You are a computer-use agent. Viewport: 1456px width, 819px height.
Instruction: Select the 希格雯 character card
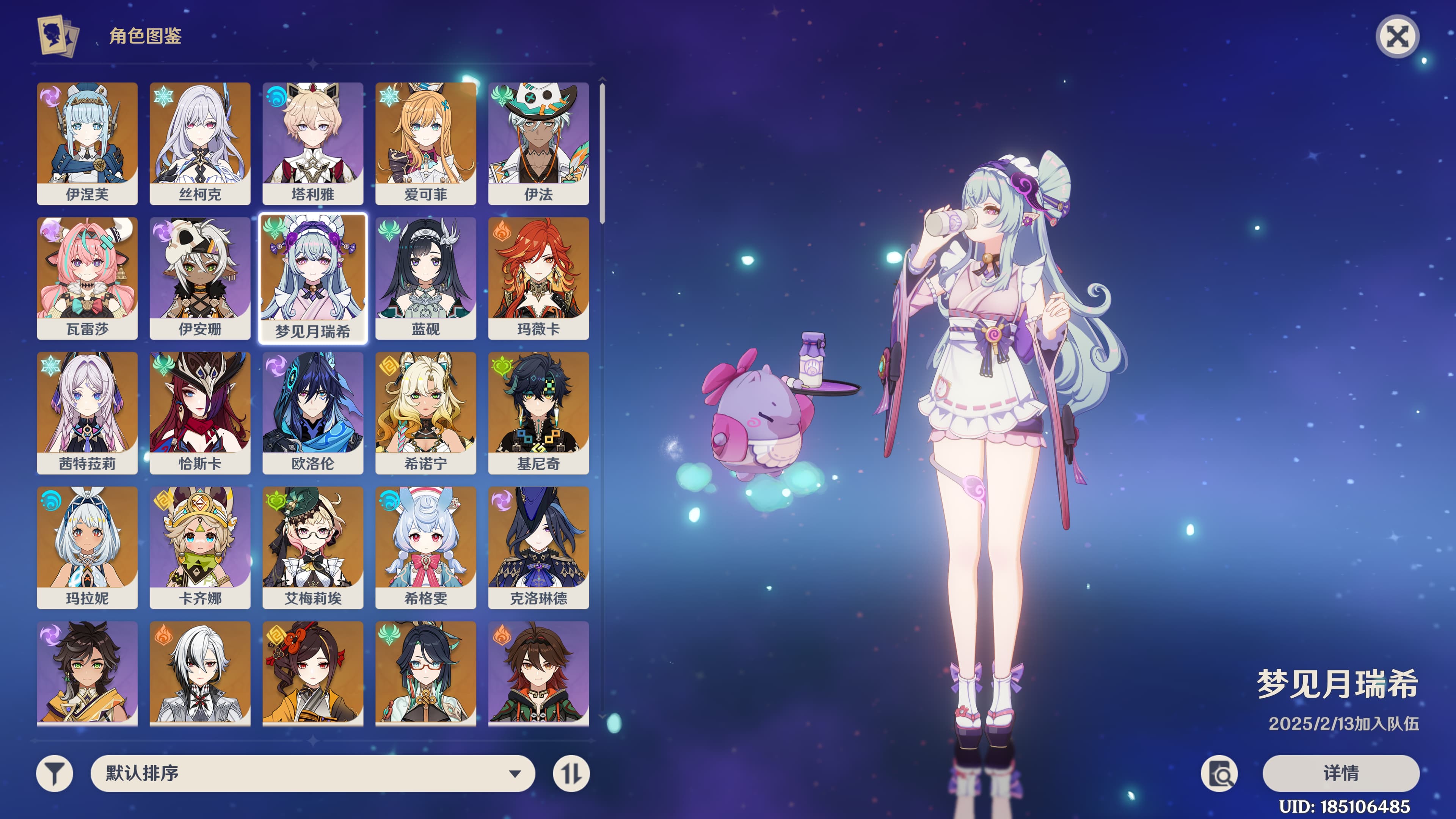[425, 547]
